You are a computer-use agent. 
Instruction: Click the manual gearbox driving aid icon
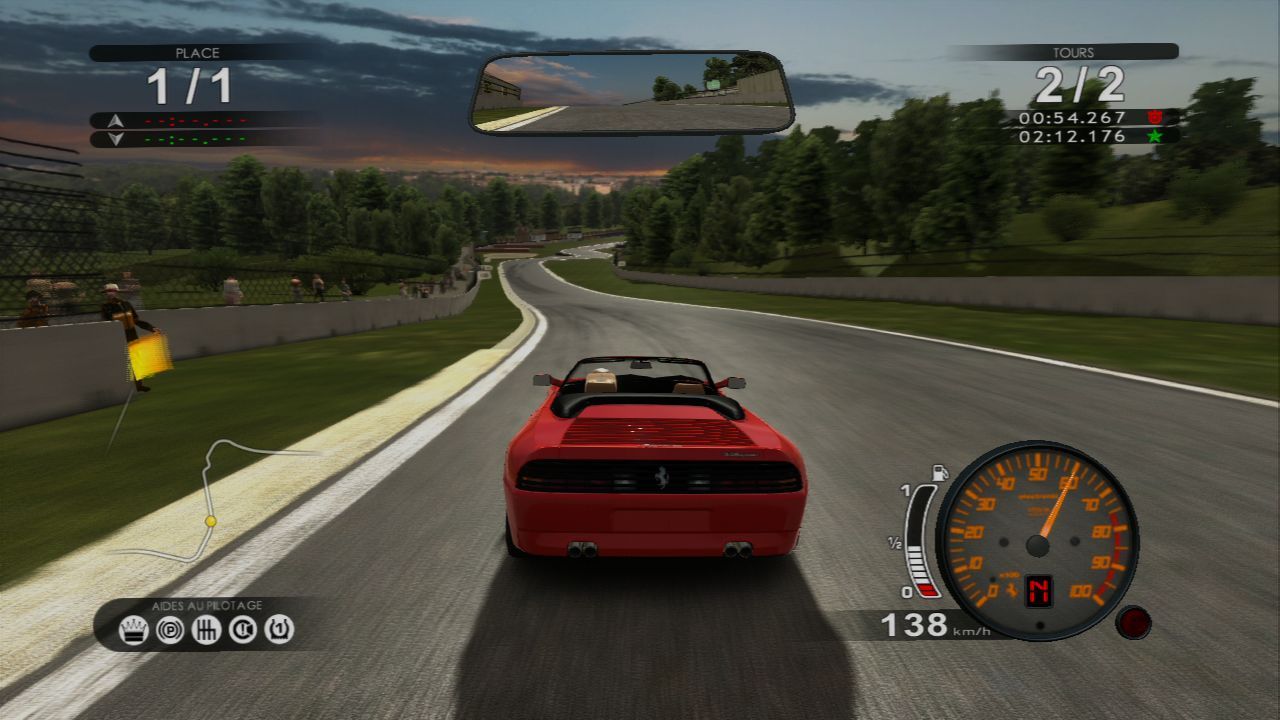205,627
